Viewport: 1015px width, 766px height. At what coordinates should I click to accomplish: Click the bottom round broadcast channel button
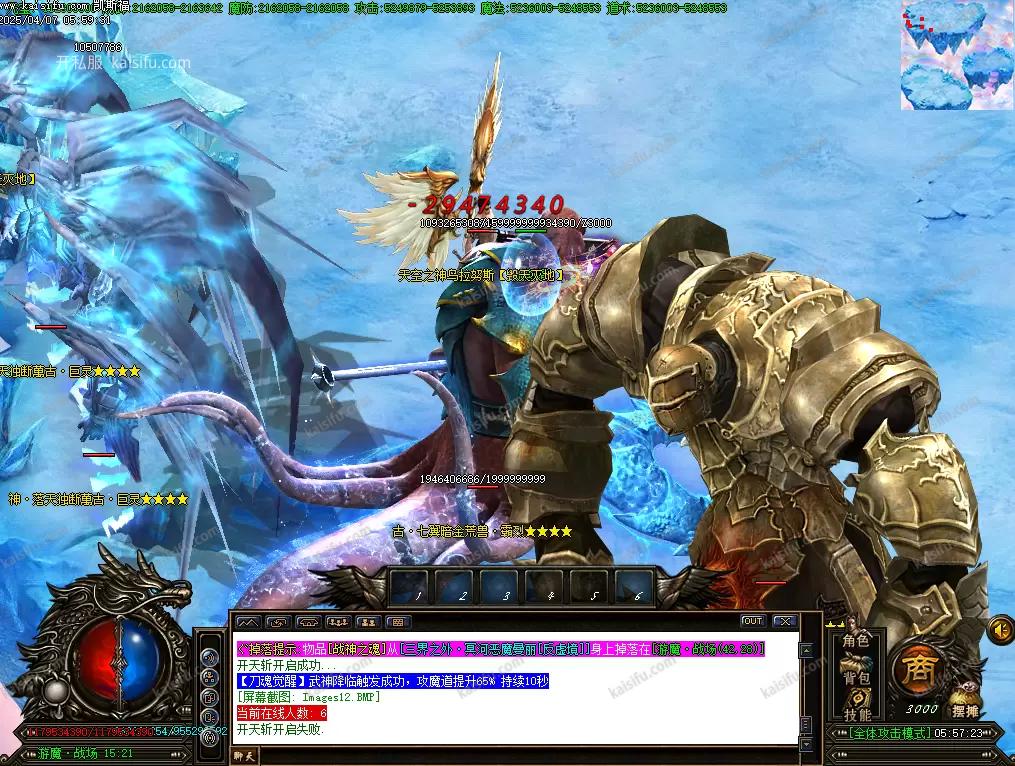point(208,737)
